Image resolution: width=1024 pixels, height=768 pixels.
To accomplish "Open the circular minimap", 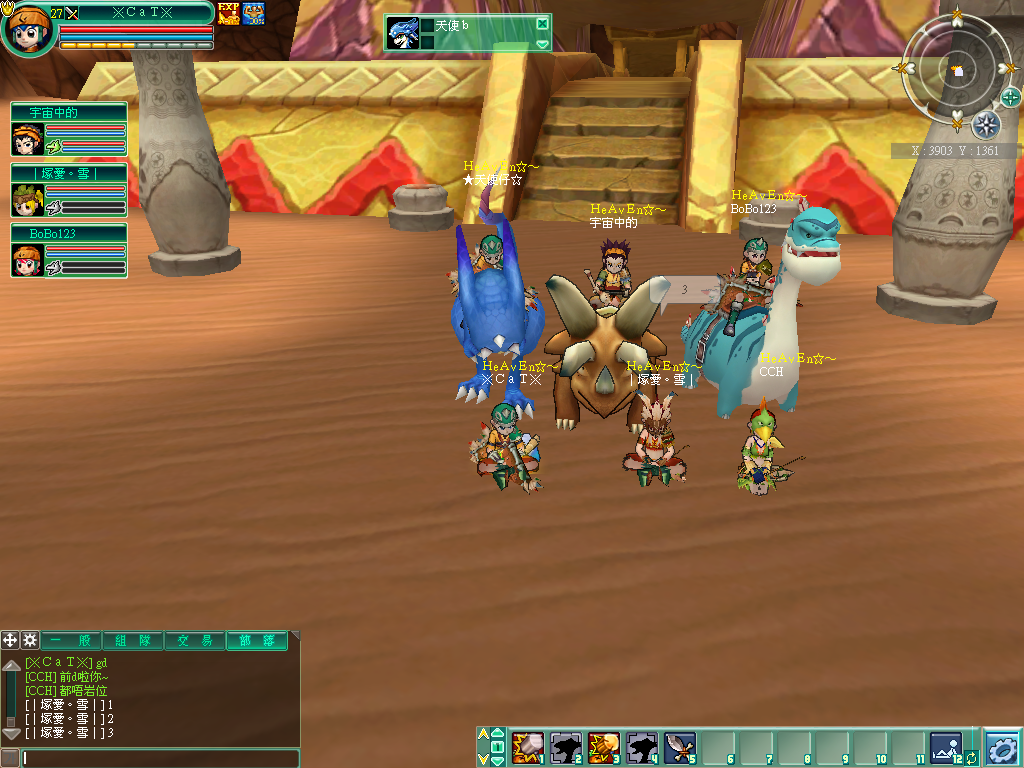I will [x=957, y=70].
